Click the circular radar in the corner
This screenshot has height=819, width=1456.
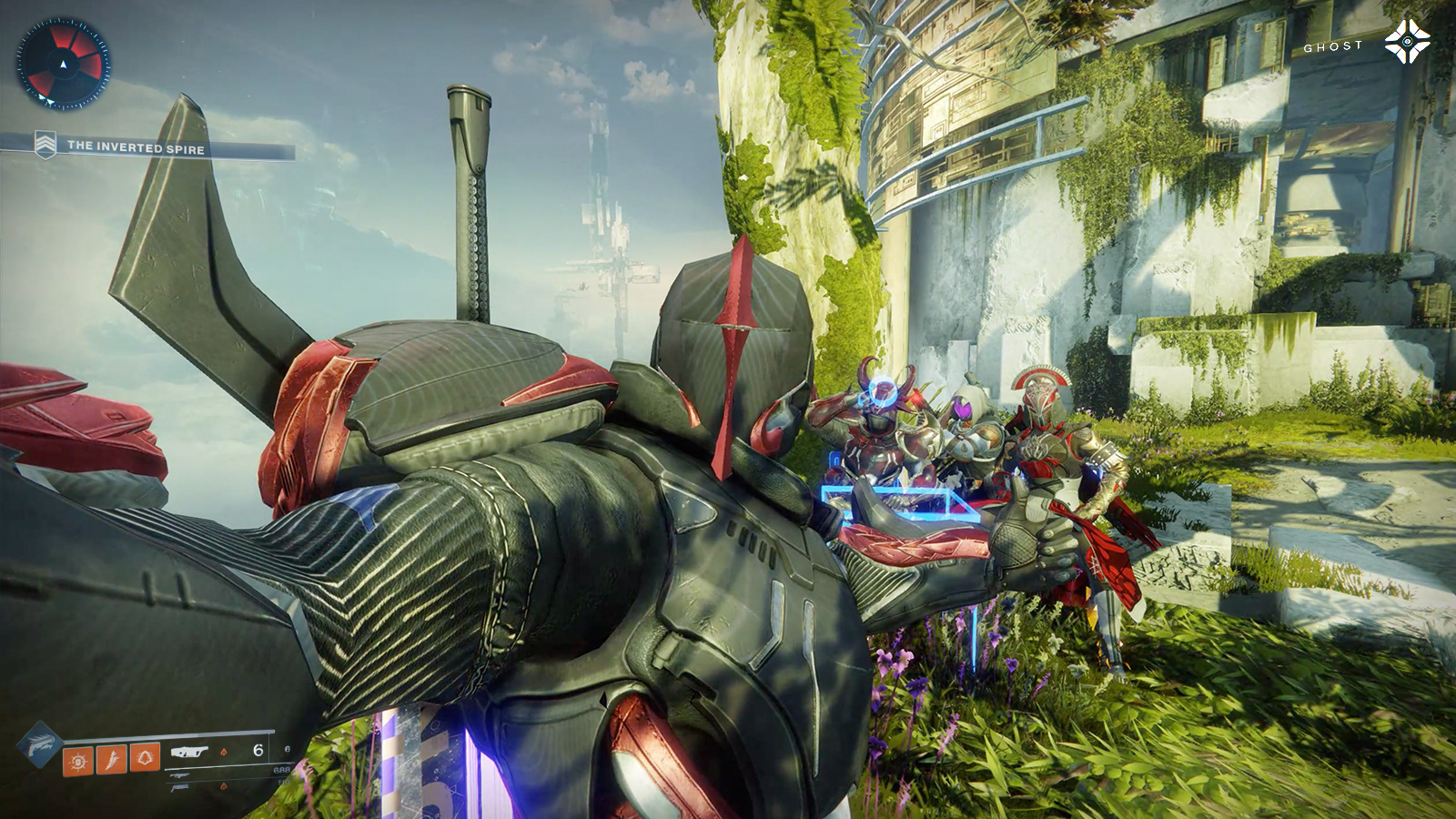pyautogui.click(x=63, y=64)
